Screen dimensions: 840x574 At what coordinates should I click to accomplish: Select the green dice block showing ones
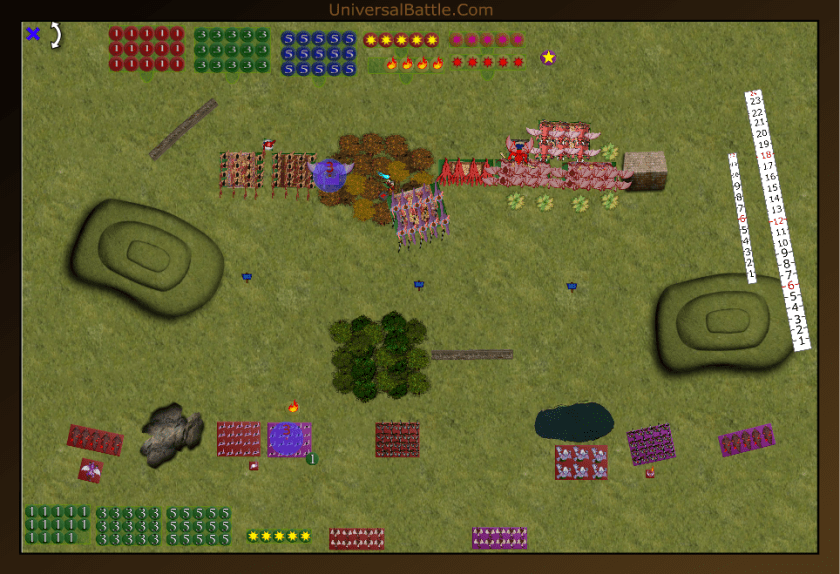click(57, 524)
